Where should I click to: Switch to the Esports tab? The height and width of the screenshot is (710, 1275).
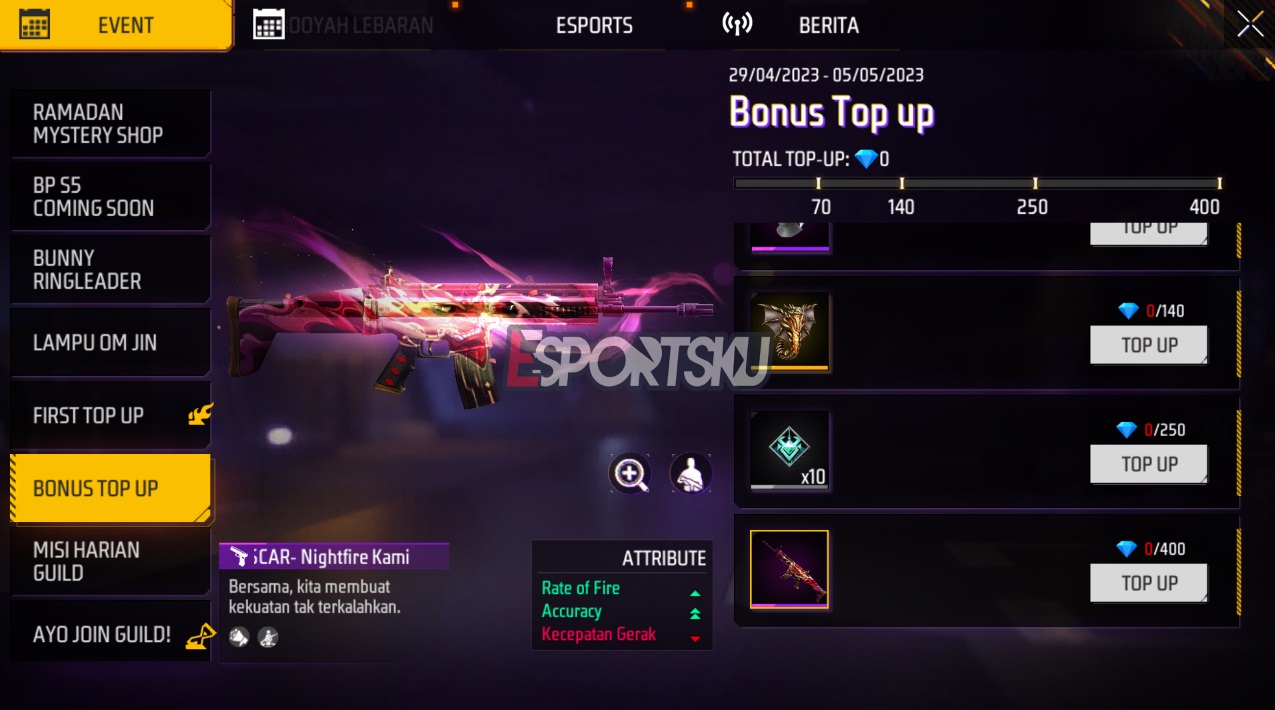coord(594,26)
